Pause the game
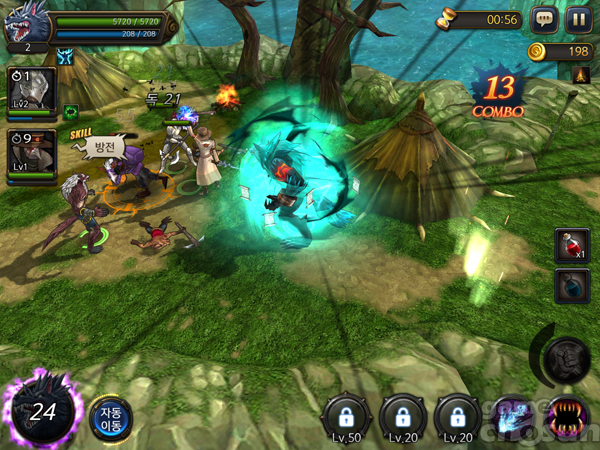 (577, 19)
